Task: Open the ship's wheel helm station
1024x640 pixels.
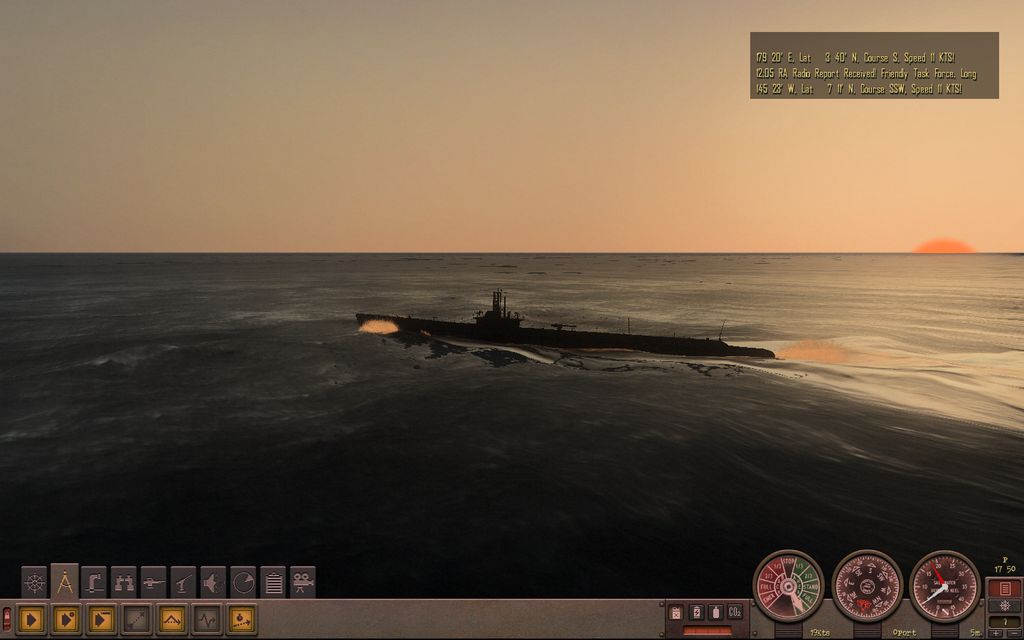Action: pos(35,582)
